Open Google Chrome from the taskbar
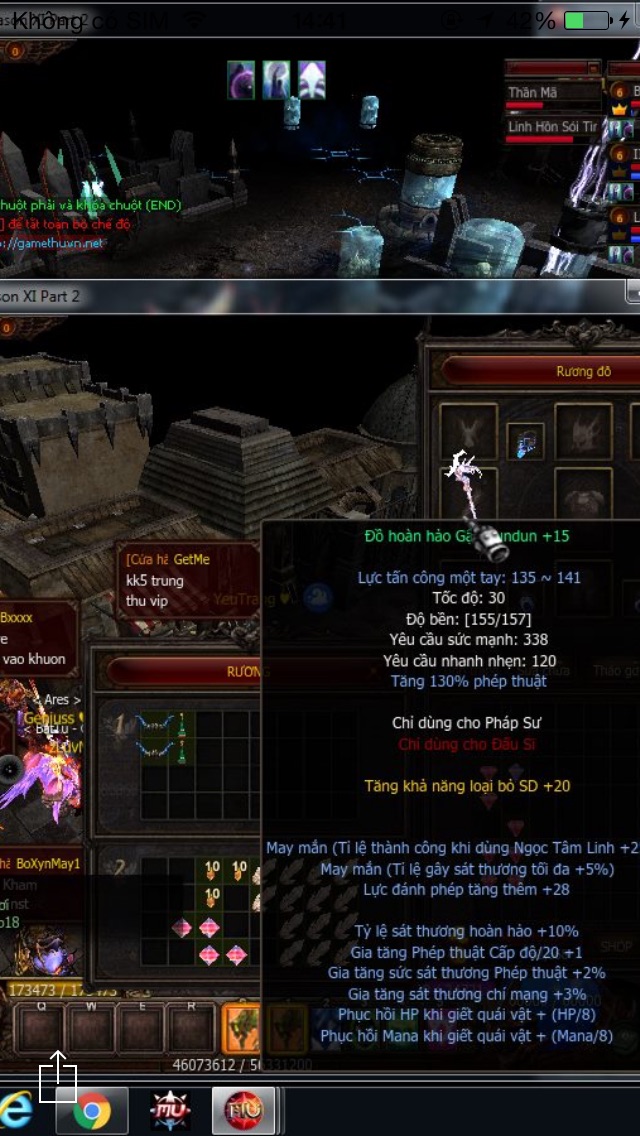This screenshot has height=1136, width=640. tap(92, 1111)
